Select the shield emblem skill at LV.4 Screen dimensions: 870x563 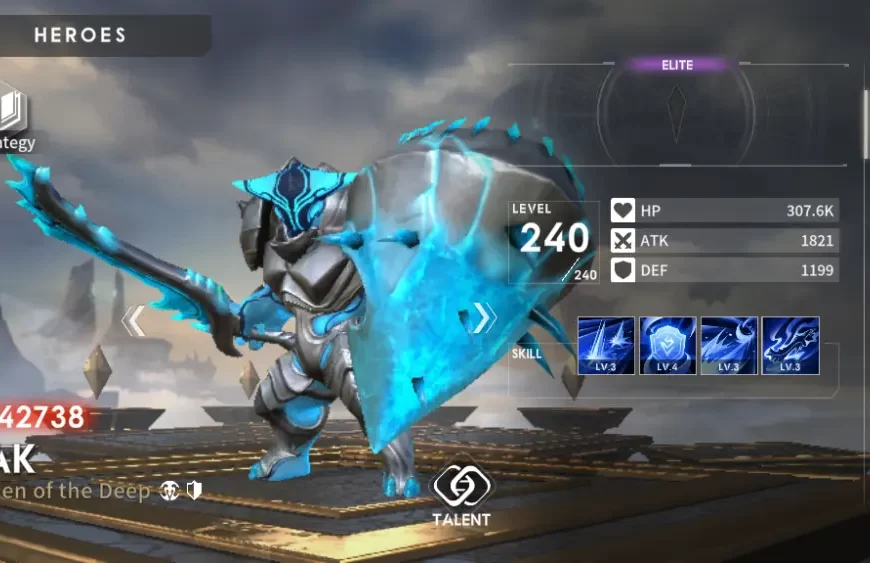667,346
